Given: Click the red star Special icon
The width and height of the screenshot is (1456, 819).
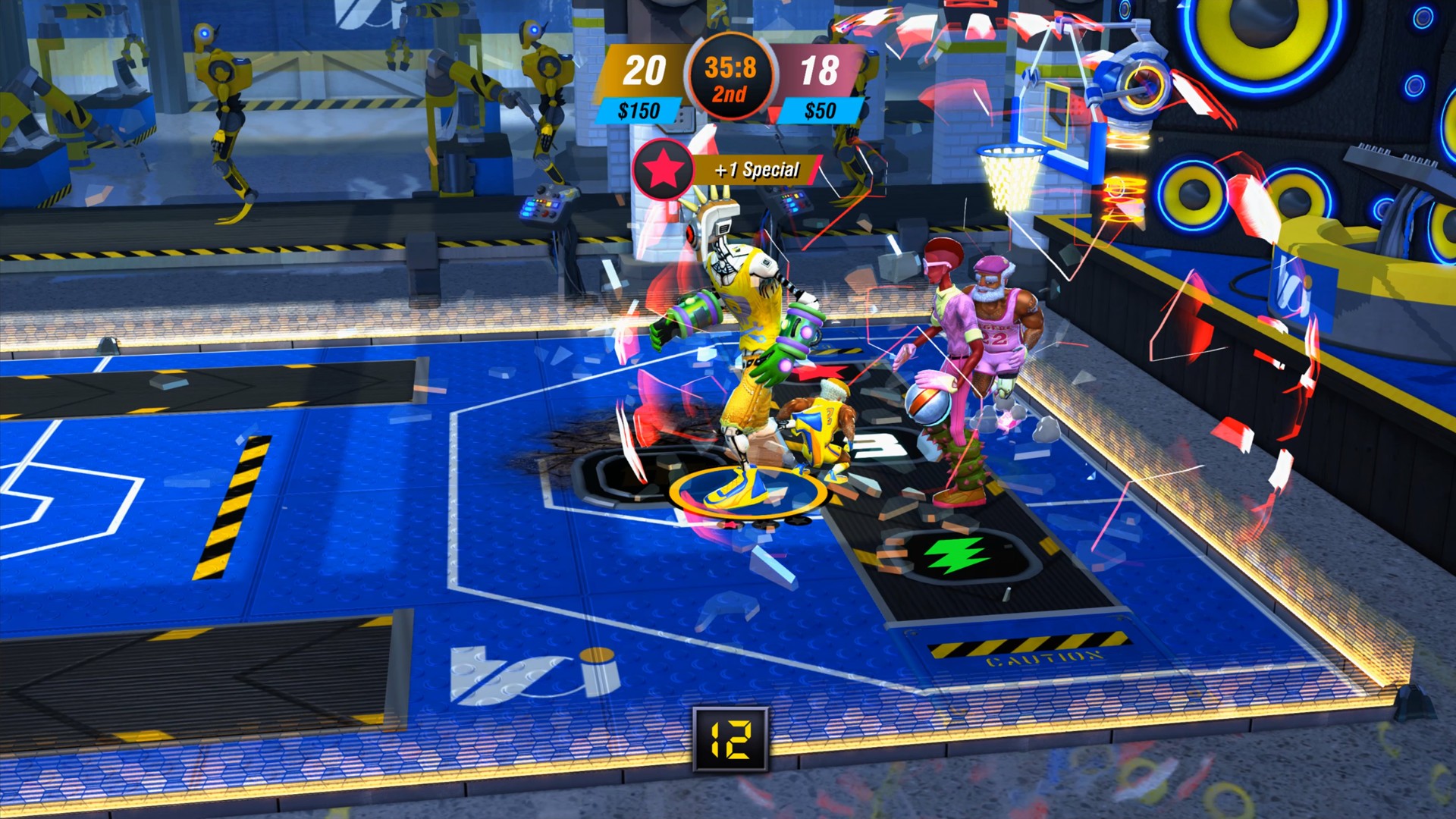Looking at the screenshot, I should pos(662,170).
